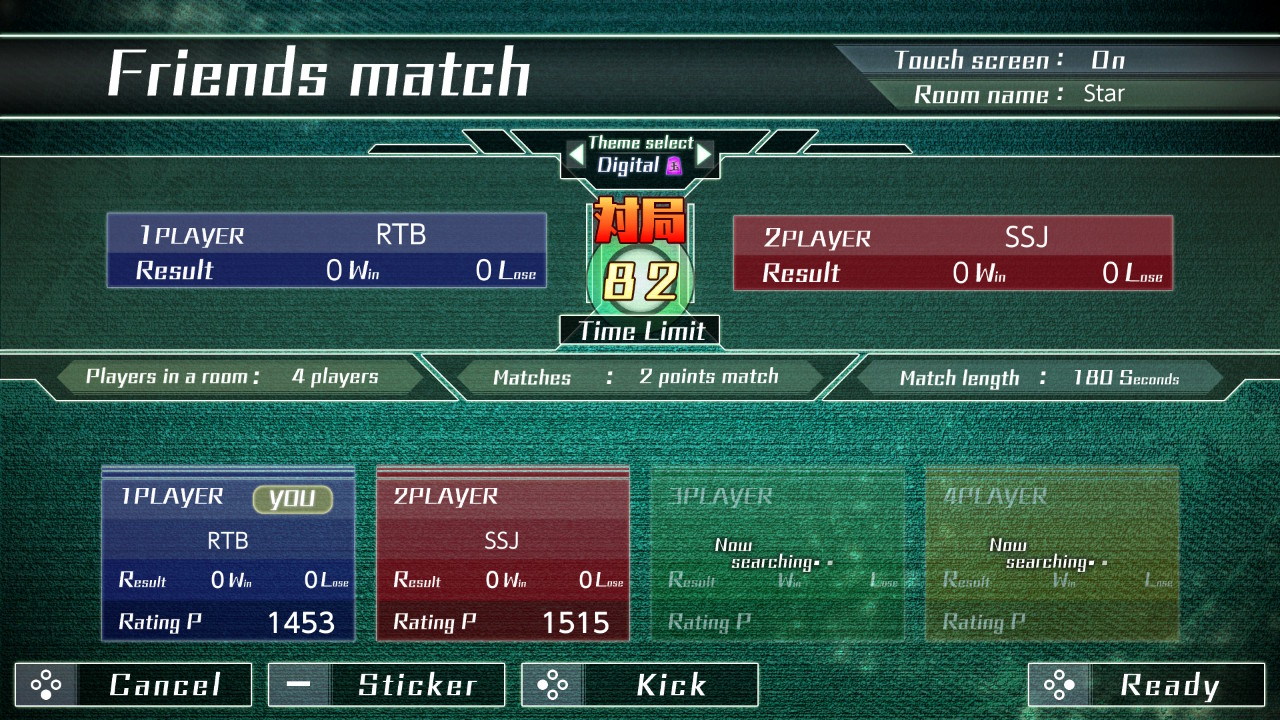
Task: Select player SSJ's red panel
Action: 503,555
